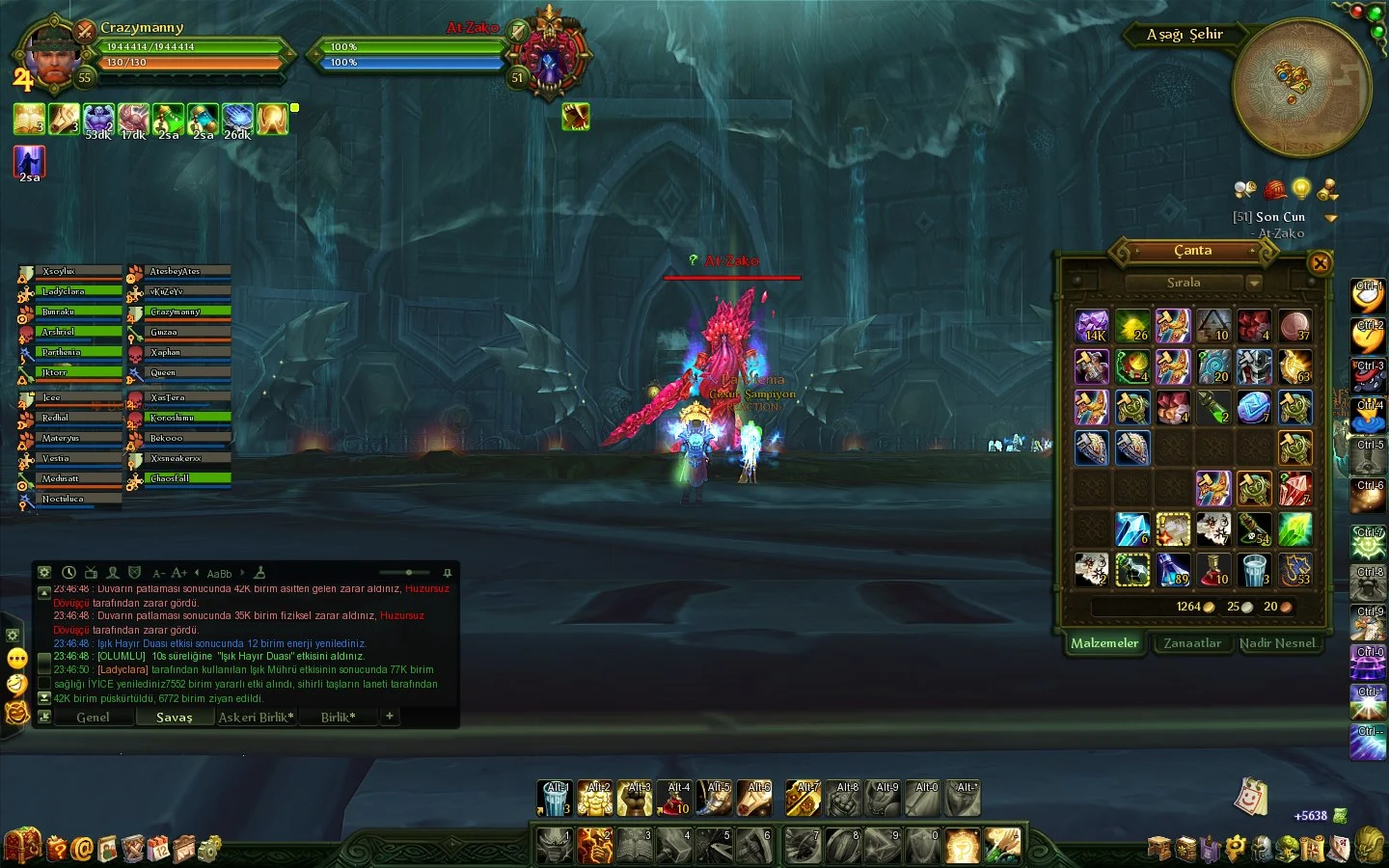The image size is (1389, 868).
Task: Close the Çanta bag window
Action: tap(1320, 262)
